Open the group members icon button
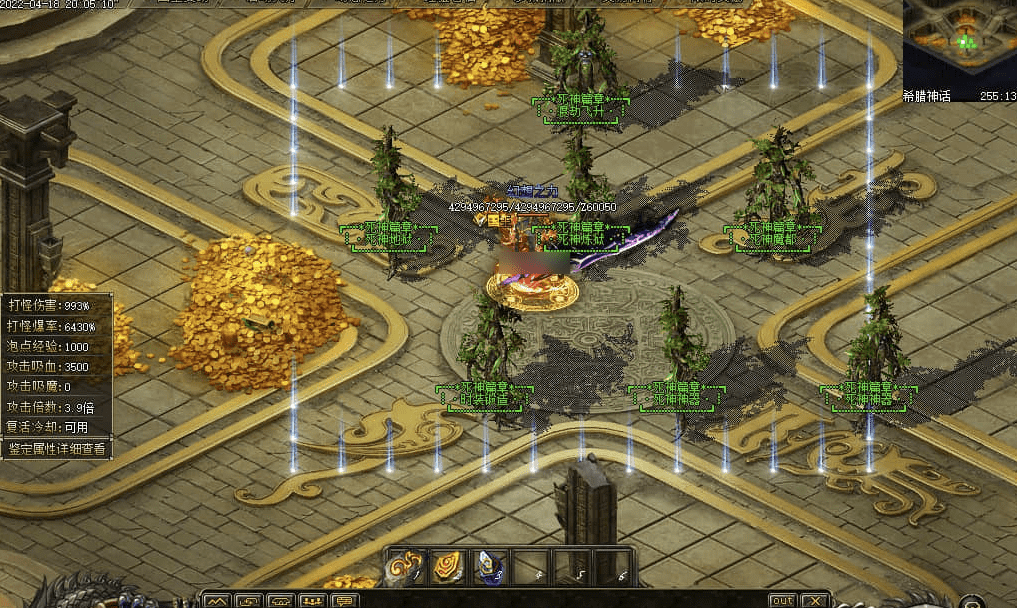 [x=313, y=600]
